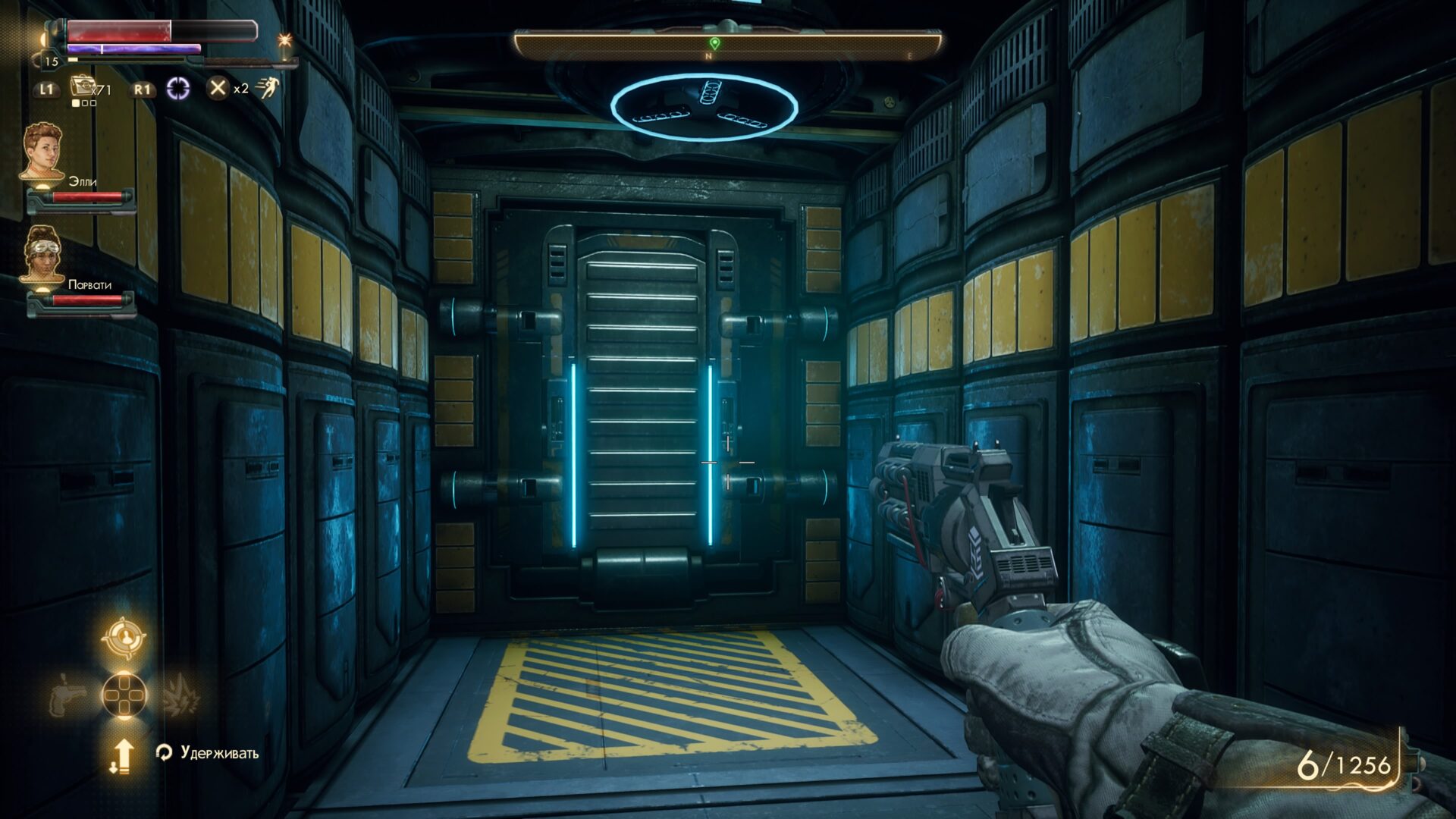Trigger the running figure dodge icon
This screenshot has width=1456, height=819.
click(x=267, y=89)
